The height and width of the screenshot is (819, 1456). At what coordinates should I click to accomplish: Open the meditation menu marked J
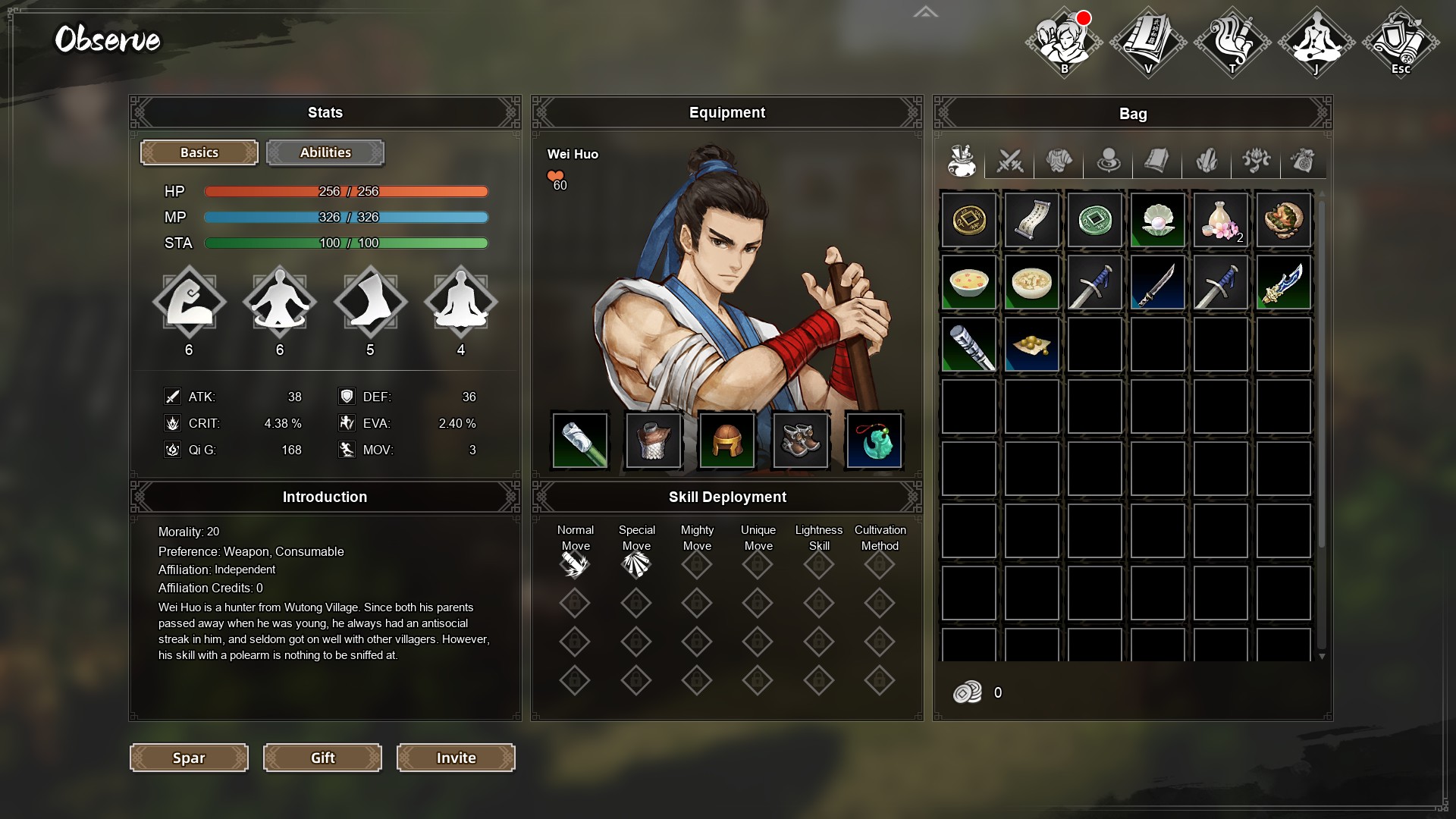pos(1316,42)
